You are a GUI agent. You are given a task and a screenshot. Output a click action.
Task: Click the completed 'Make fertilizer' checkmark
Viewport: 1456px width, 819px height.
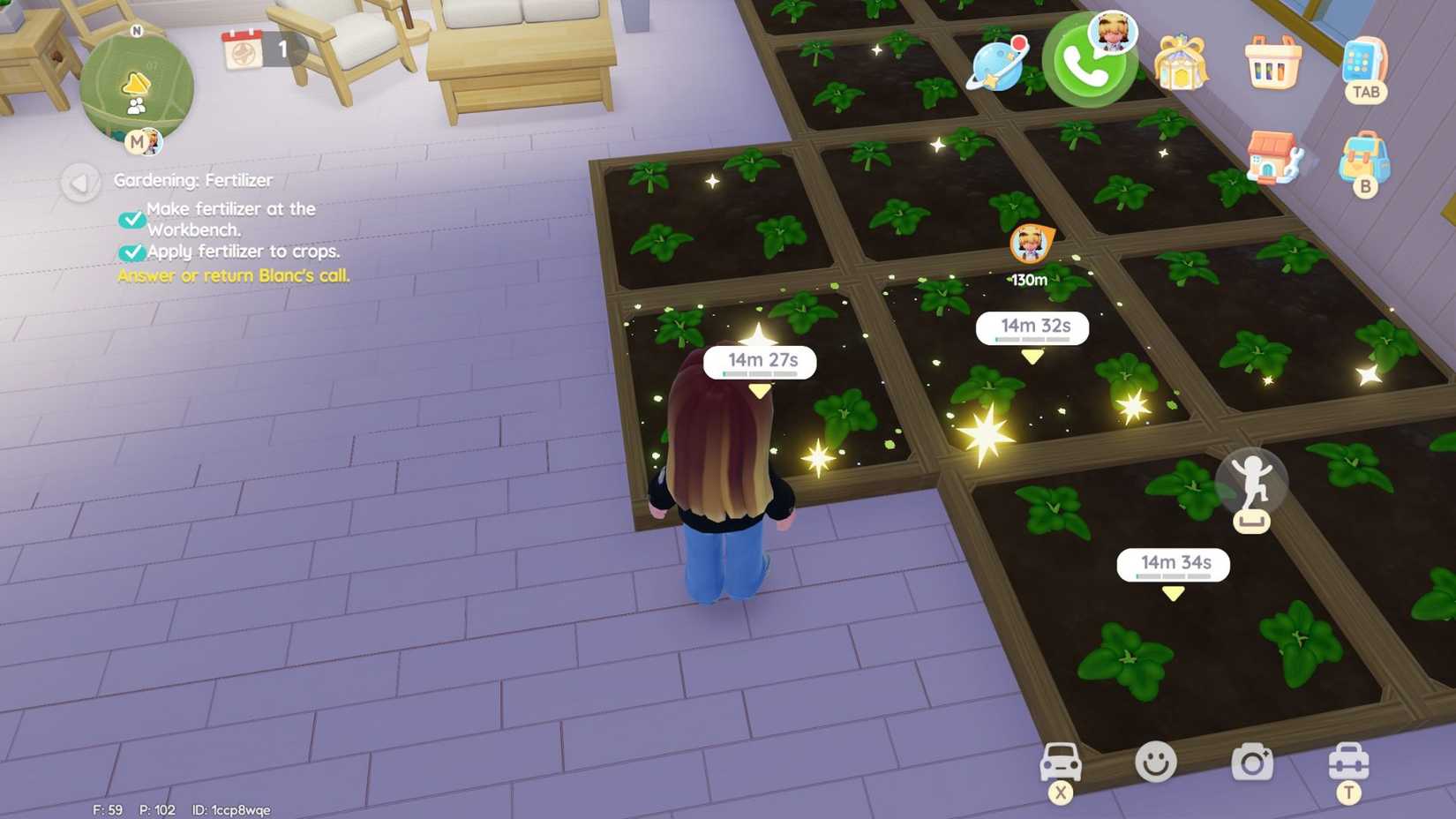pyautogui.click(x=131, y=218)
